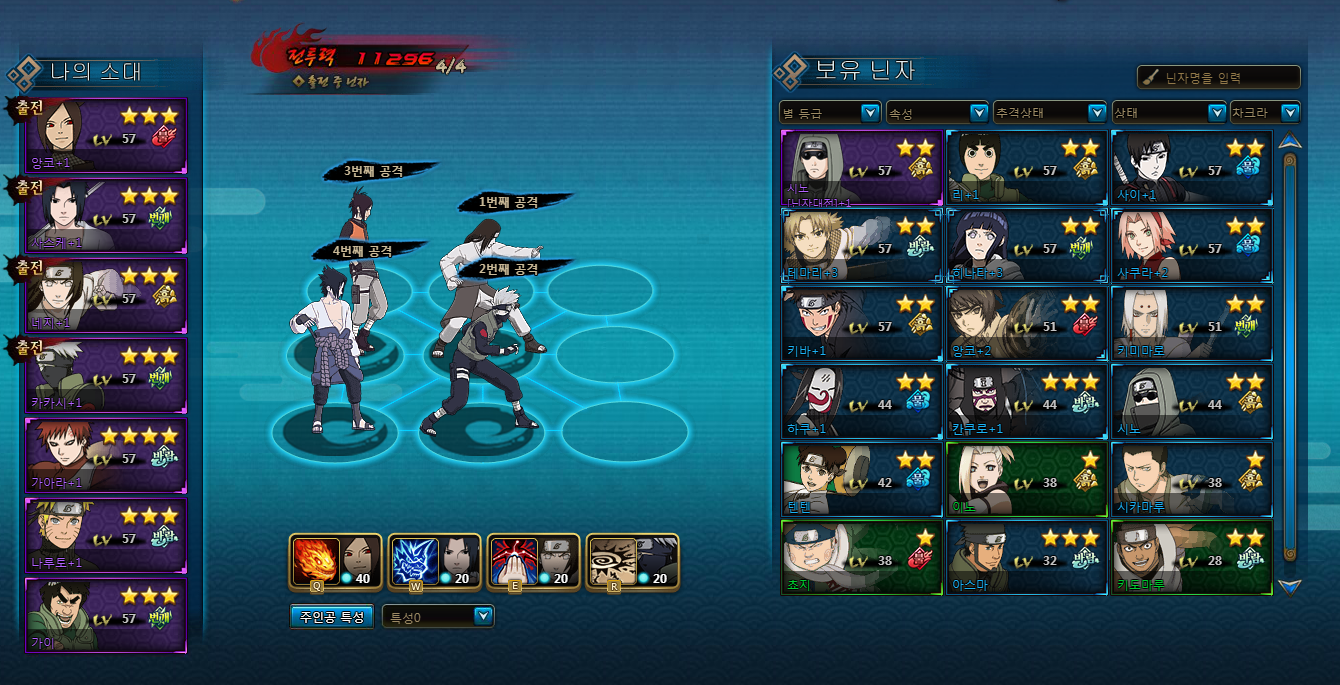
Task: Select Gaara in the squad list
Action: pyautogui.click(x=106, y=456)
